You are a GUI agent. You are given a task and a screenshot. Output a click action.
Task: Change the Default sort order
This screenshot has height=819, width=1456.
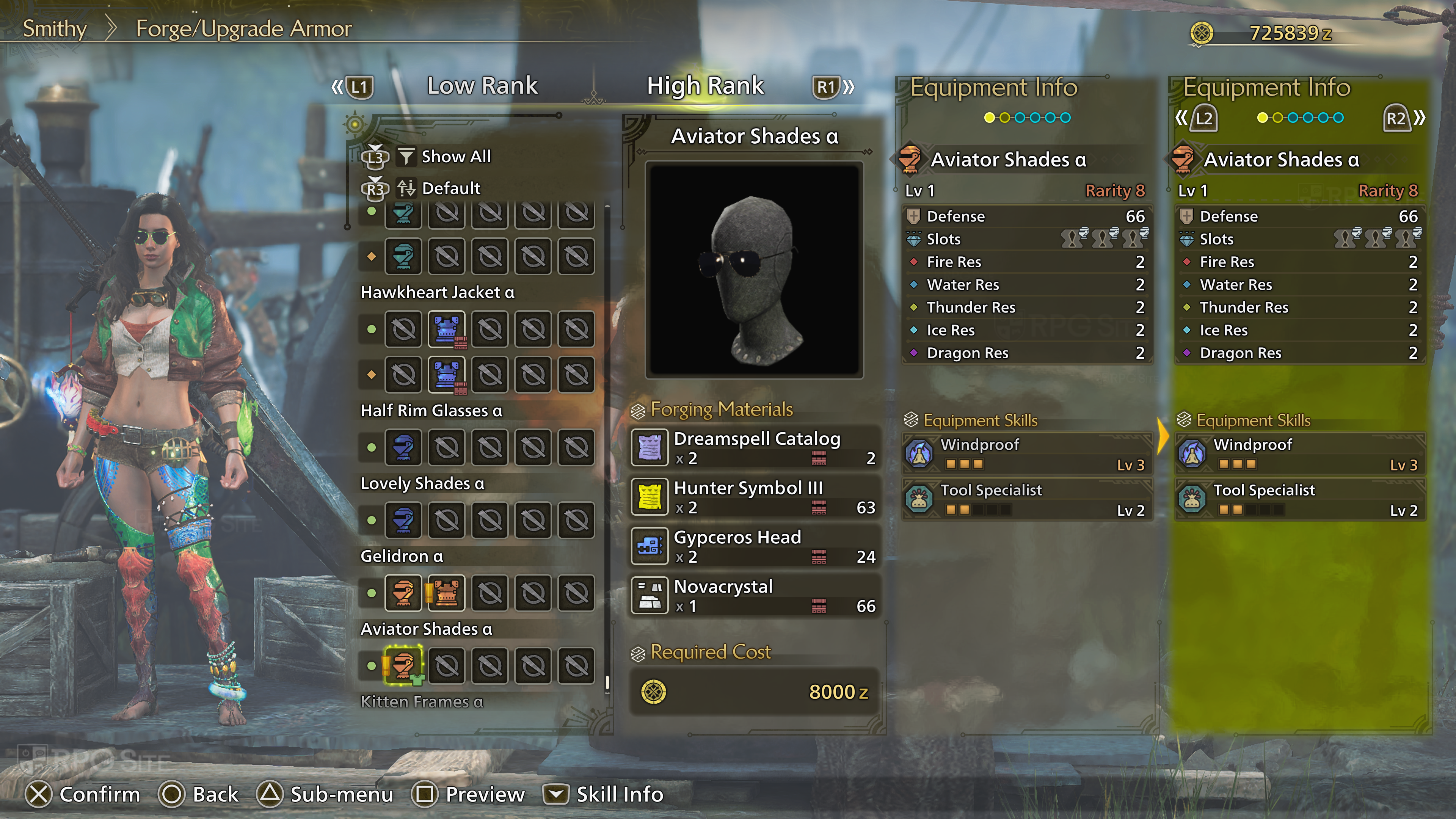point(450,188)
